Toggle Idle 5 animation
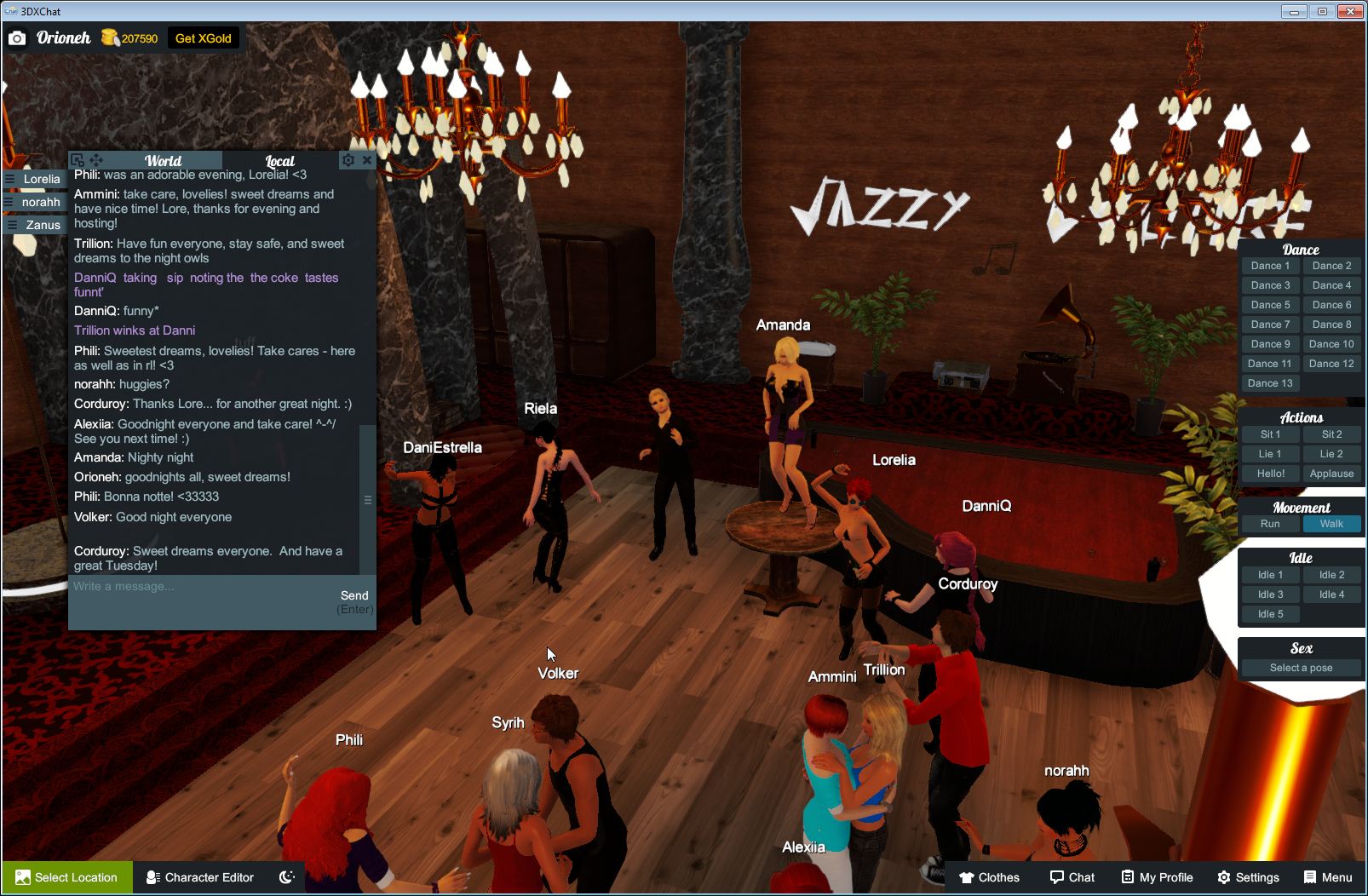Screen dimensions: 1368x896 [x=1270, y=613]
